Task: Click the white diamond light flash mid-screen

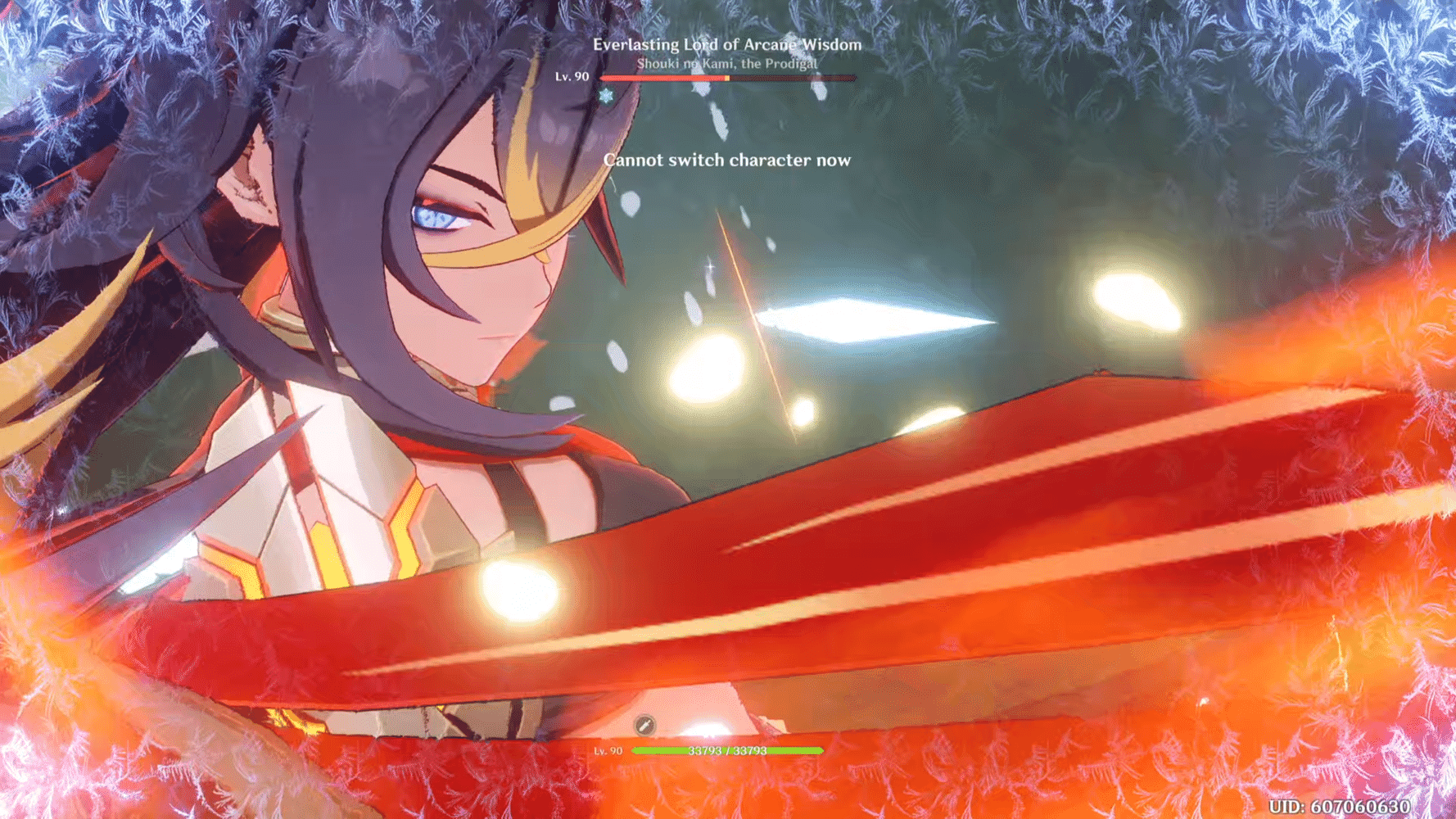Action: [860, 319]
